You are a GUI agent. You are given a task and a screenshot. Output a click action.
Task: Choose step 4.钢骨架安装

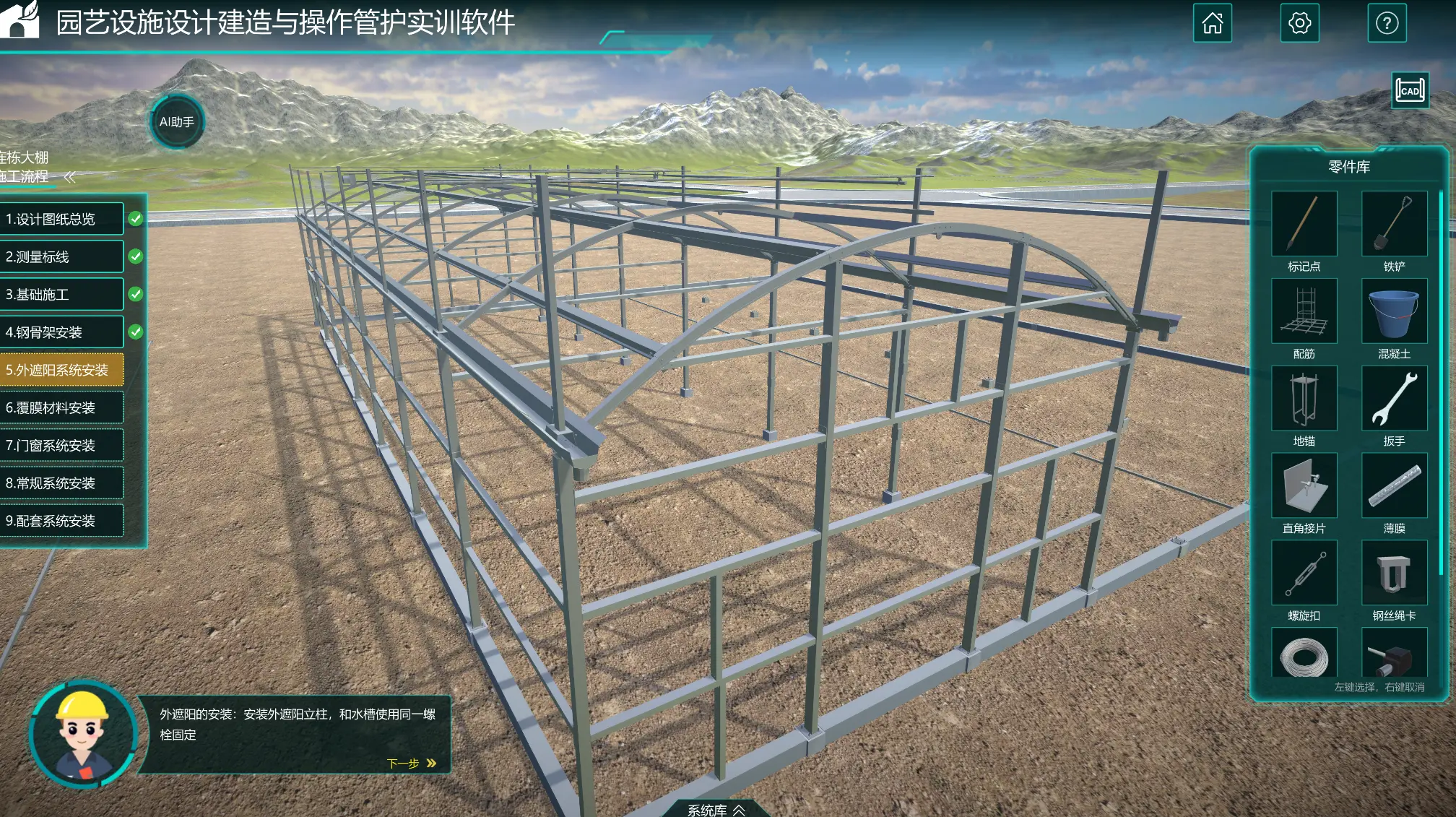click(61, 332)
